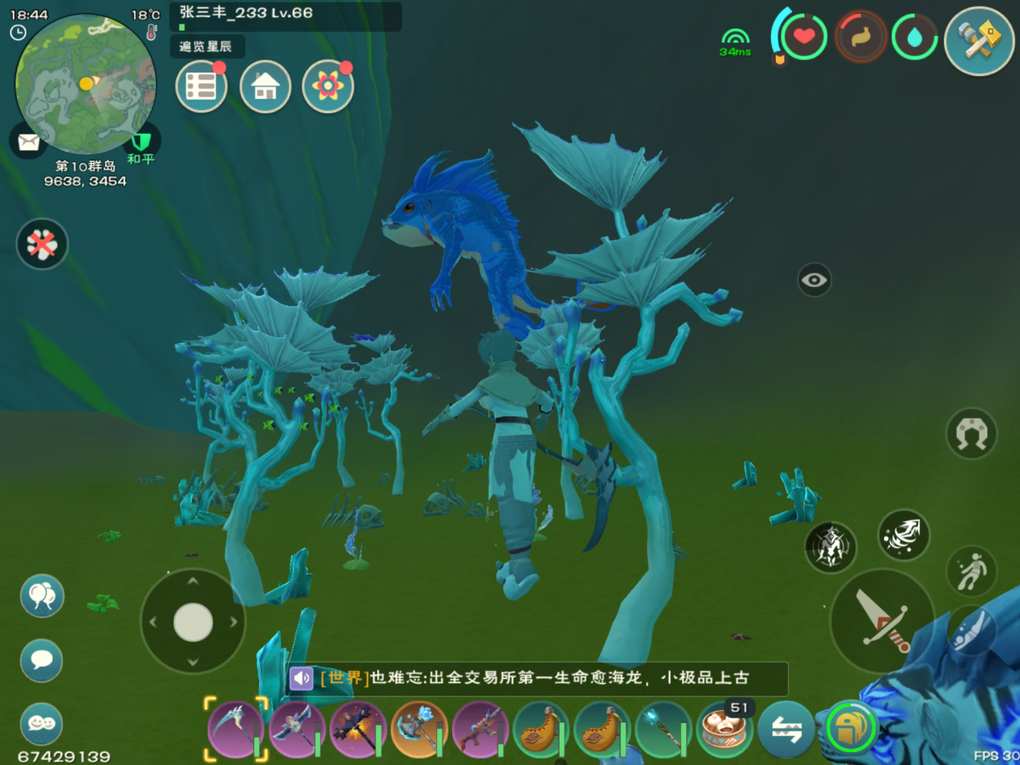Open the speech bubble chat button
Screen dimensions: 1020x765
pyautogui.click(x=42, y=660)
